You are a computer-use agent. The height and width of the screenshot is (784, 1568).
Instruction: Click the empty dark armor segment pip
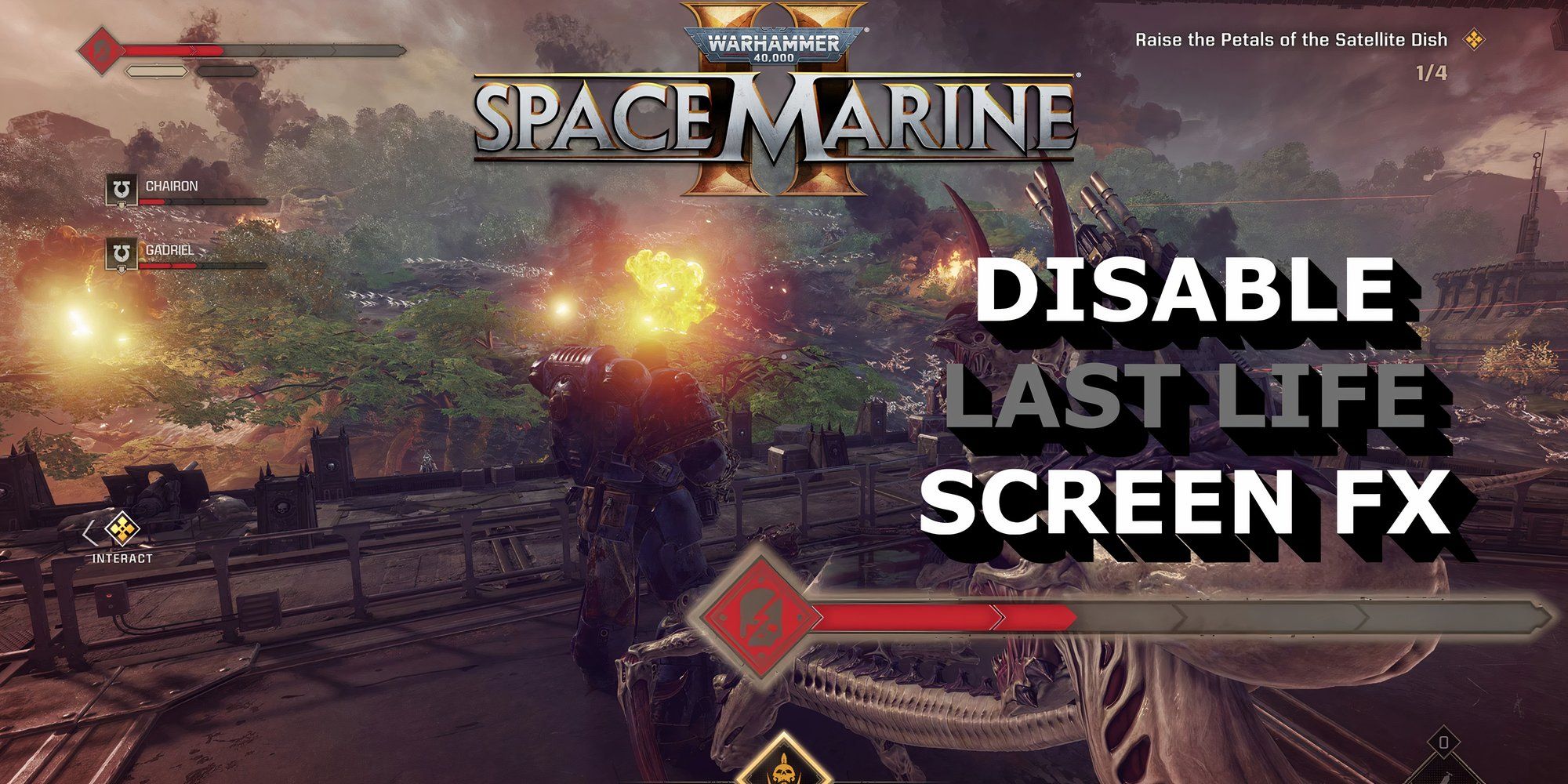[x=227, y=71]
